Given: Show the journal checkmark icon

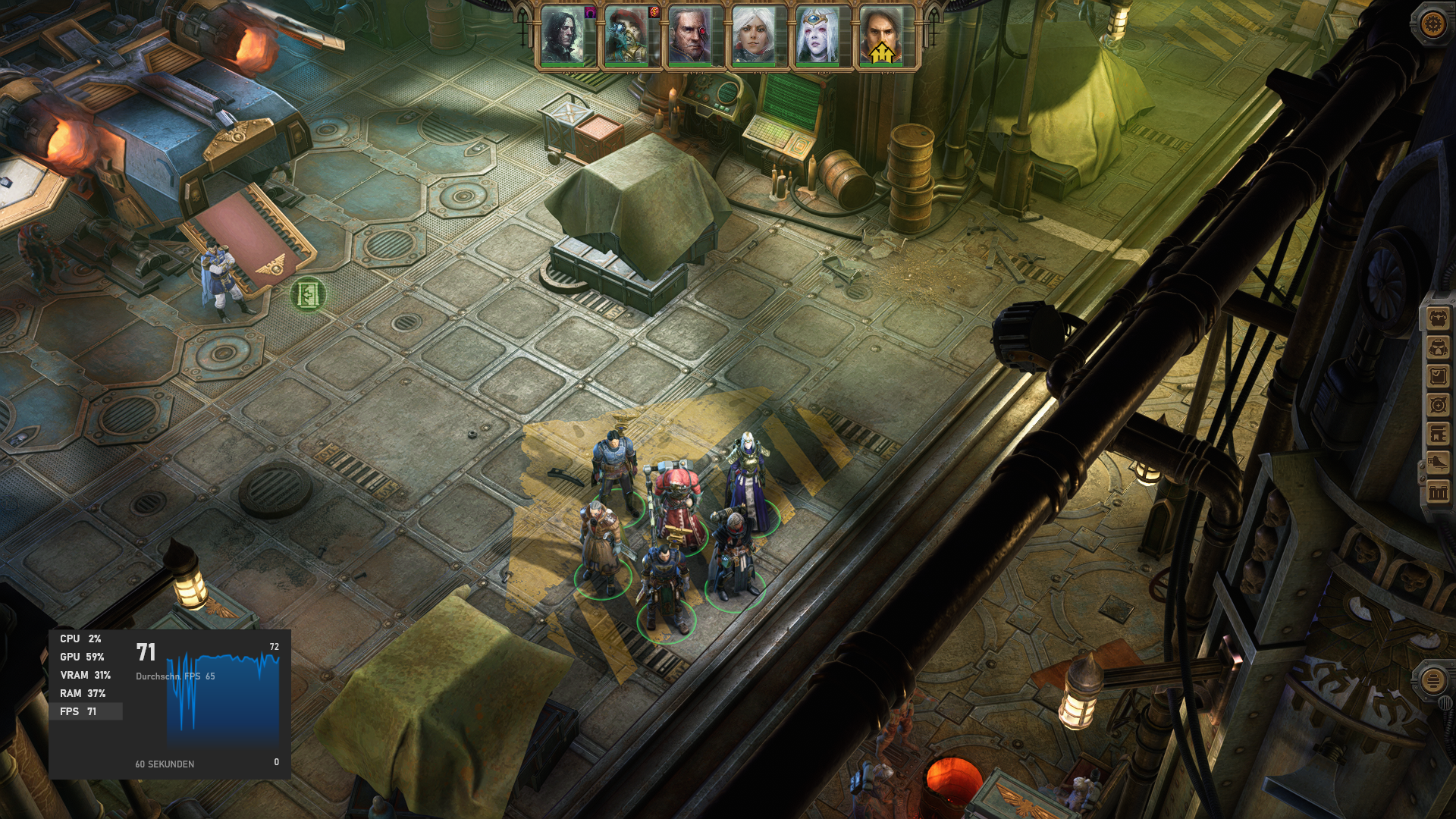Looking at the screenshot, I should 1438,377.
